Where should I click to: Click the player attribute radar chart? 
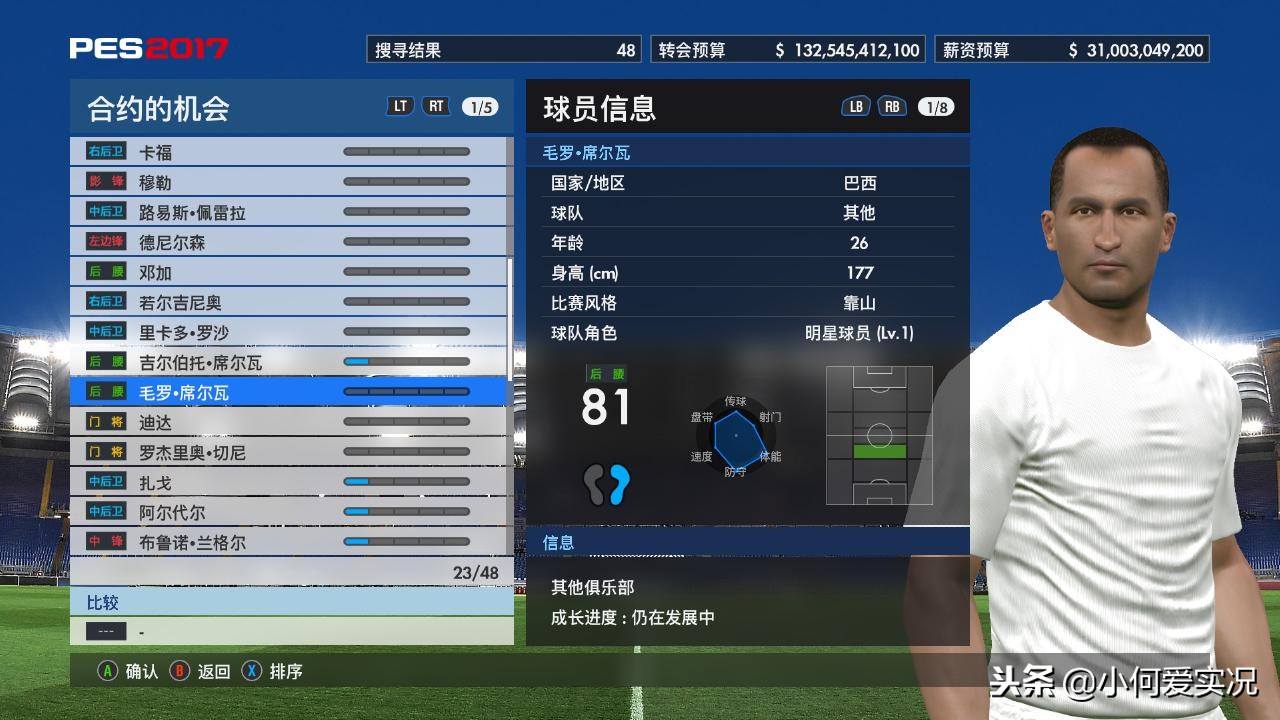(738, 435)
